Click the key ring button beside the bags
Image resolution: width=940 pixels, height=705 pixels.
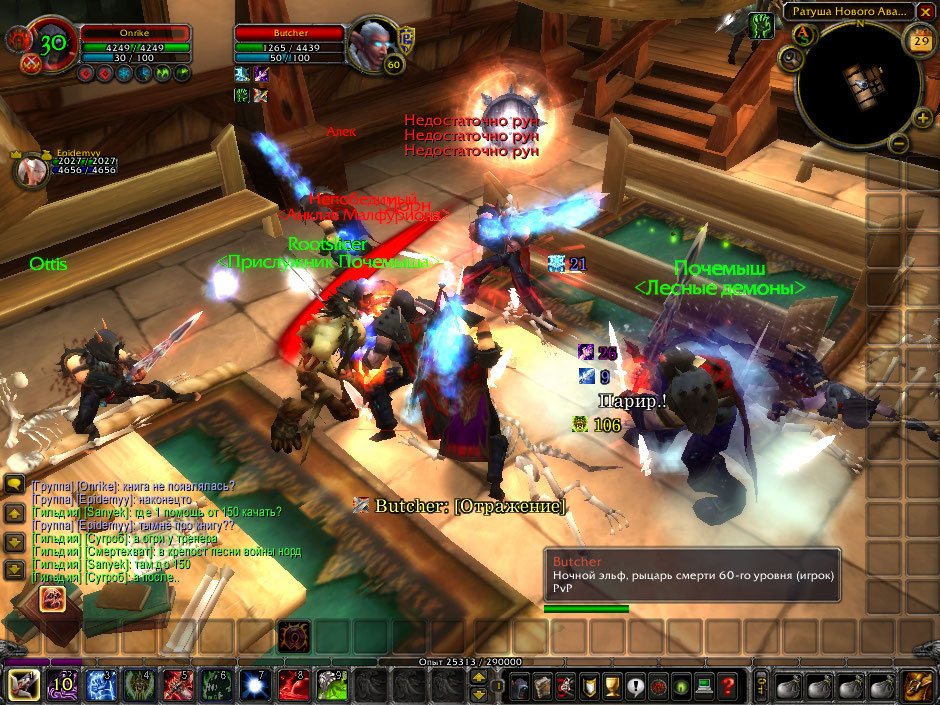[761, 687]
